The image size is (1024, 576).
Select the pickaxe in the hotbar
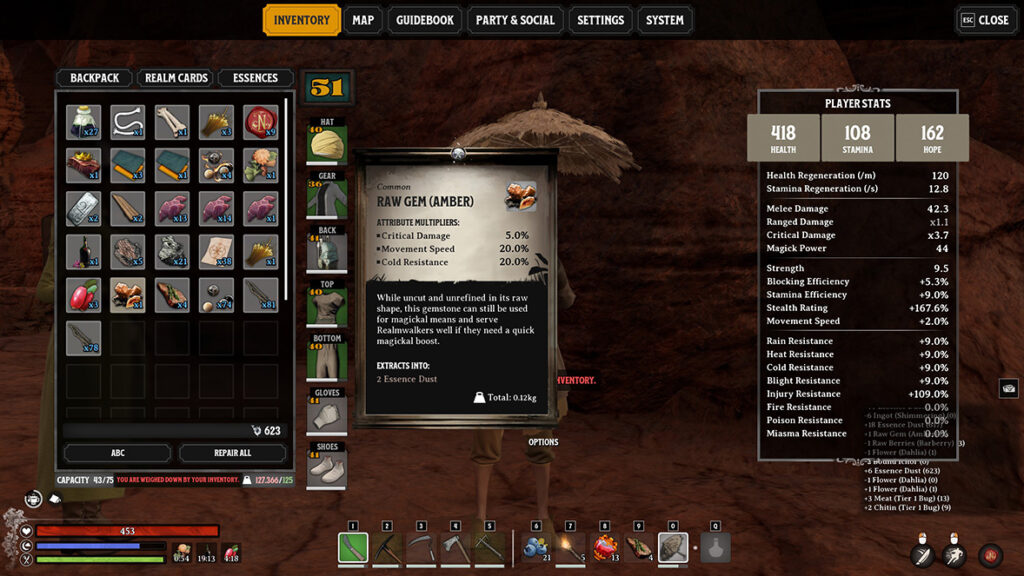coord(387,547)
